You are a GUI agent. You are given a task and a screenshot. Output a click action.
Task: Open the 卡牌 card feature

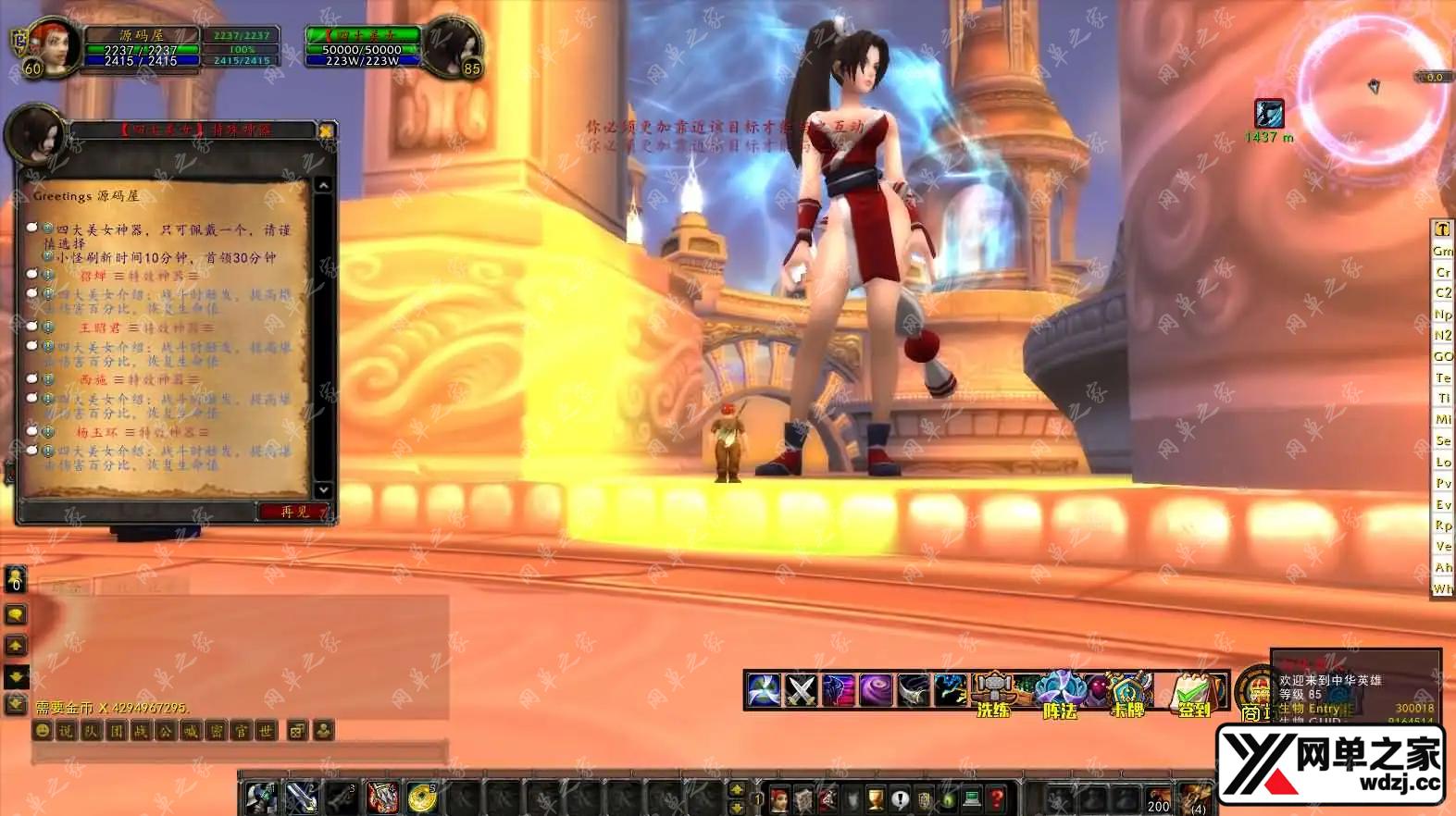click(1127, 692)
